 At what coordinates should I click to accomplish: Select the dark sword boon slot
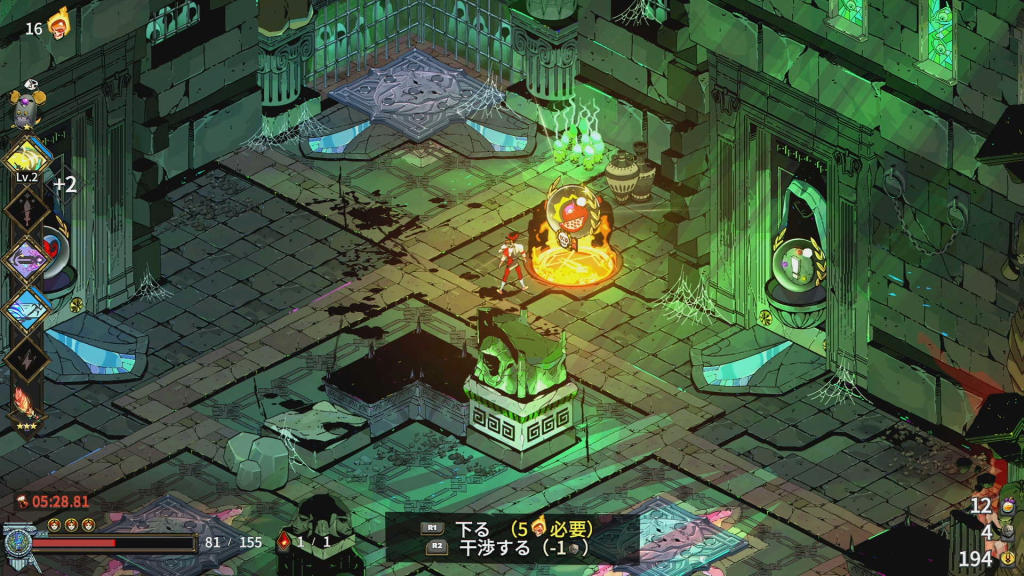(27, 209)
